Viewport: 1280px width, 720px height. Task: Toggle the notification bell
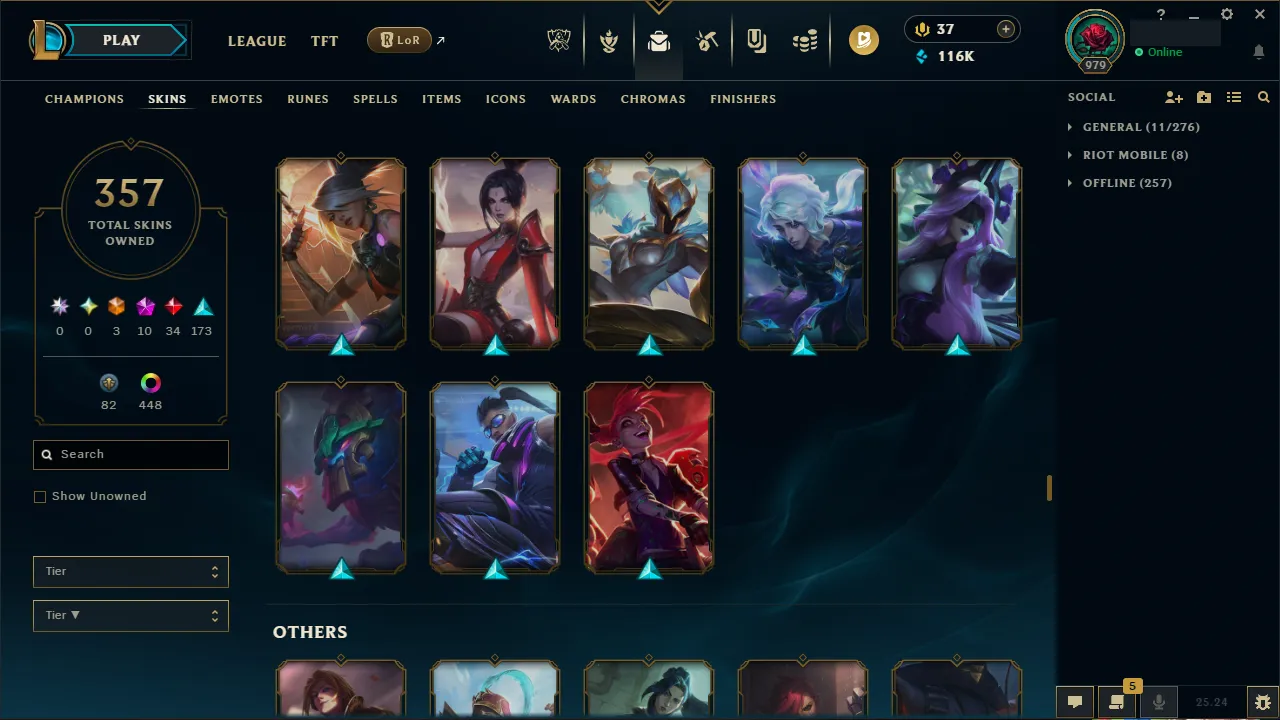[1258, 51]
